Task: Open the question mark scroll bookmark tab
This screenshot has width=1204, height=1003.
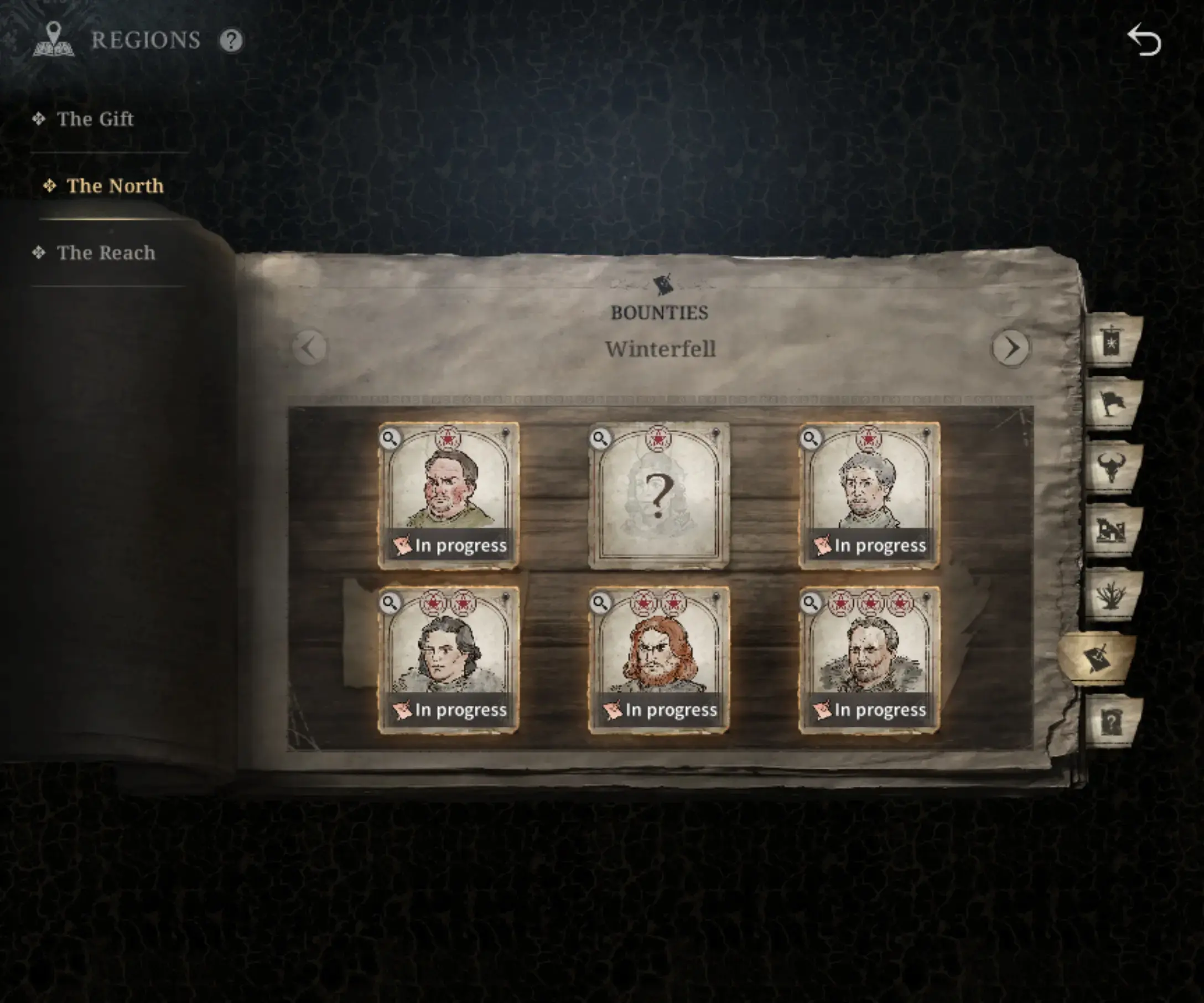Action: pos(1112,721)
